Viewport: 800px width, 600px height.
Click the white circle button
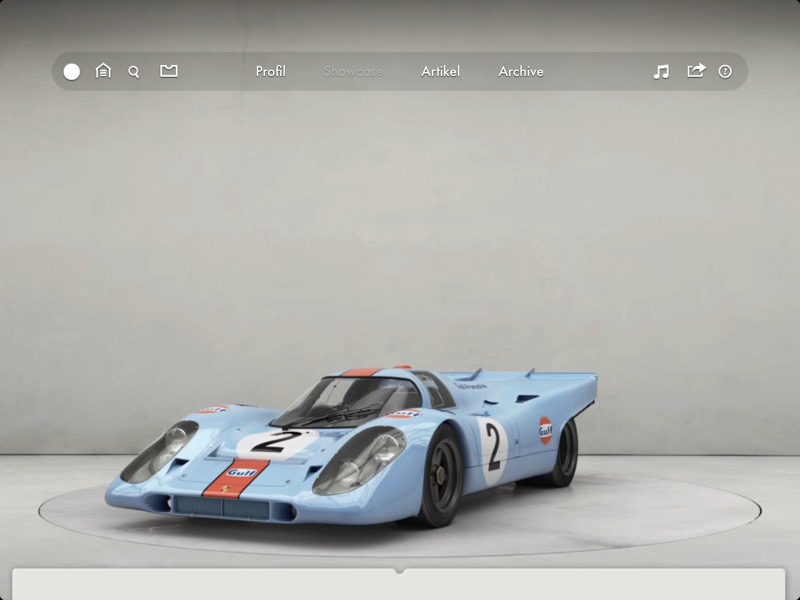[x=72, y=72]
